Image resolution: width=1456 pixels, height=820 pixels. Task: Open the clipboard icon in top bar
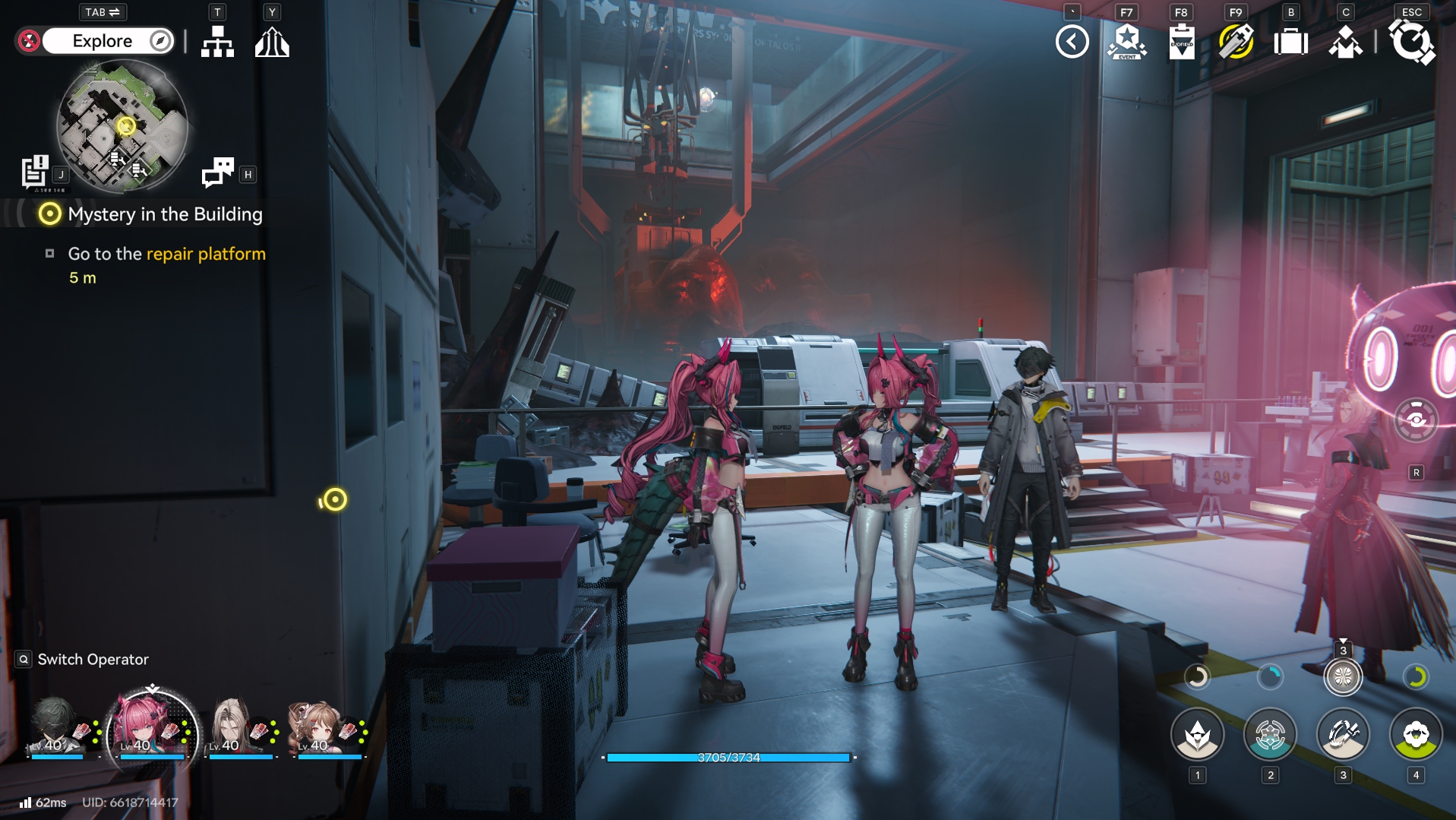coord(1181,42)
